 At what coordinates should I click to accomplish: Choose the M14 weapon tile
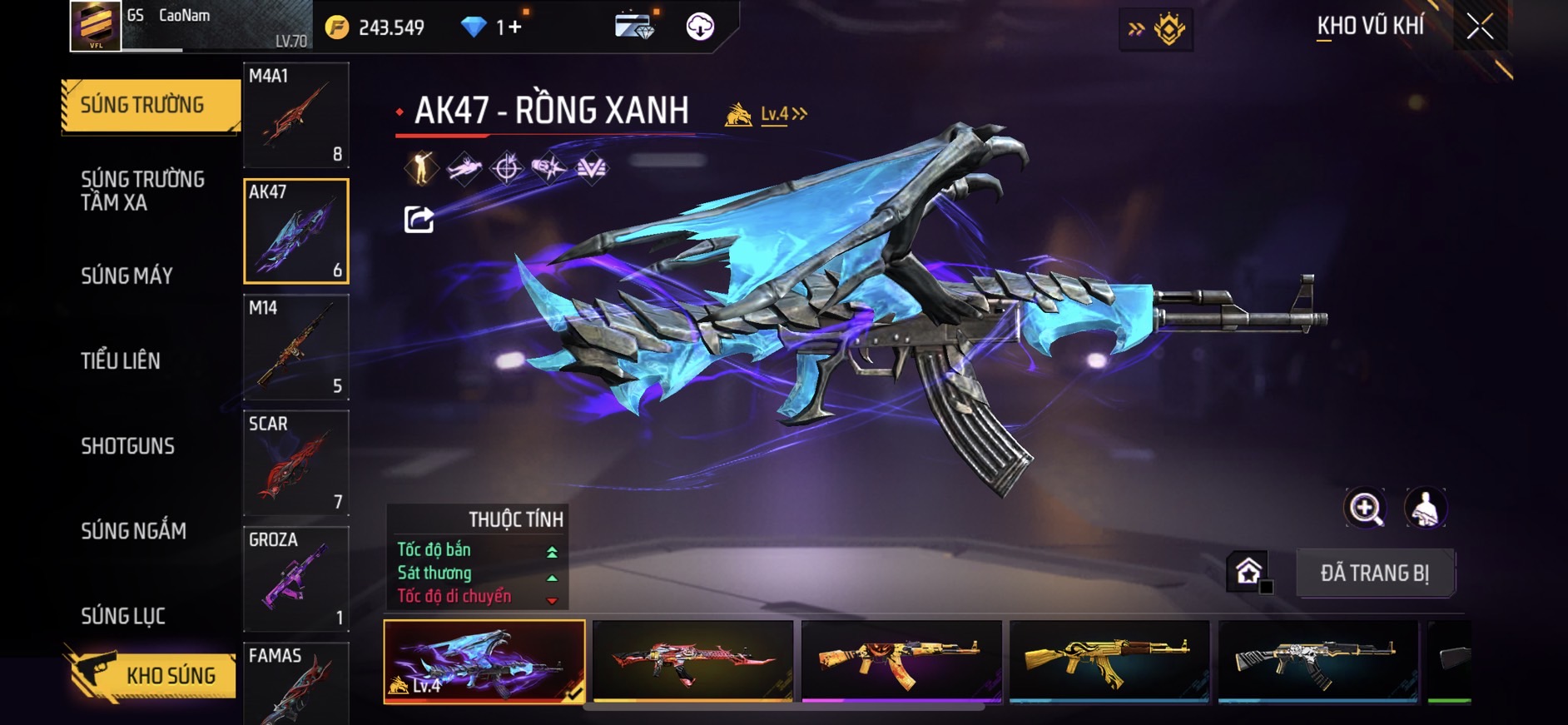(x=295, y=347)
